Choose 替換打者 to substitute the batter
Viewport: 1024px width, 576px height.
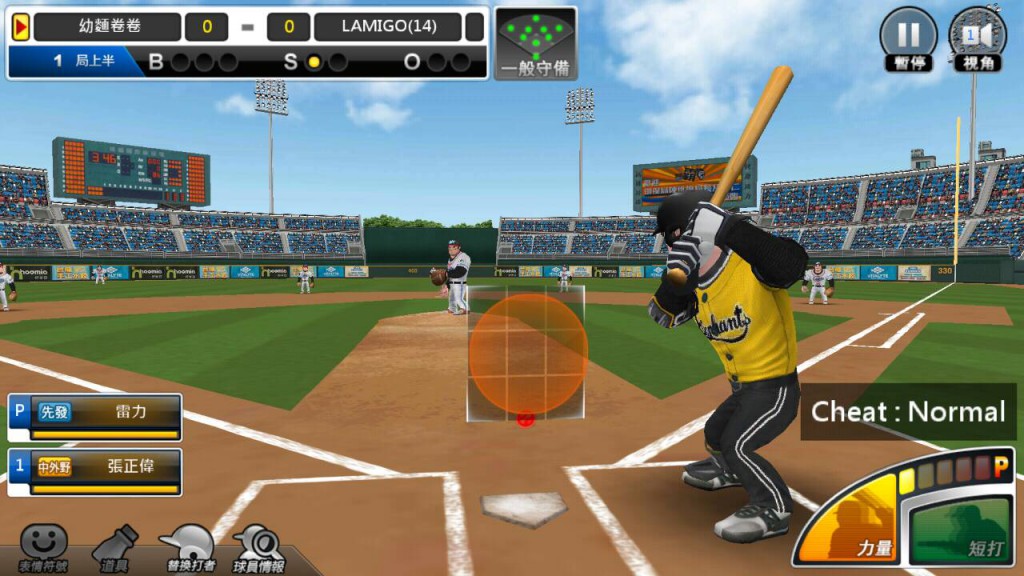[187, 548]
